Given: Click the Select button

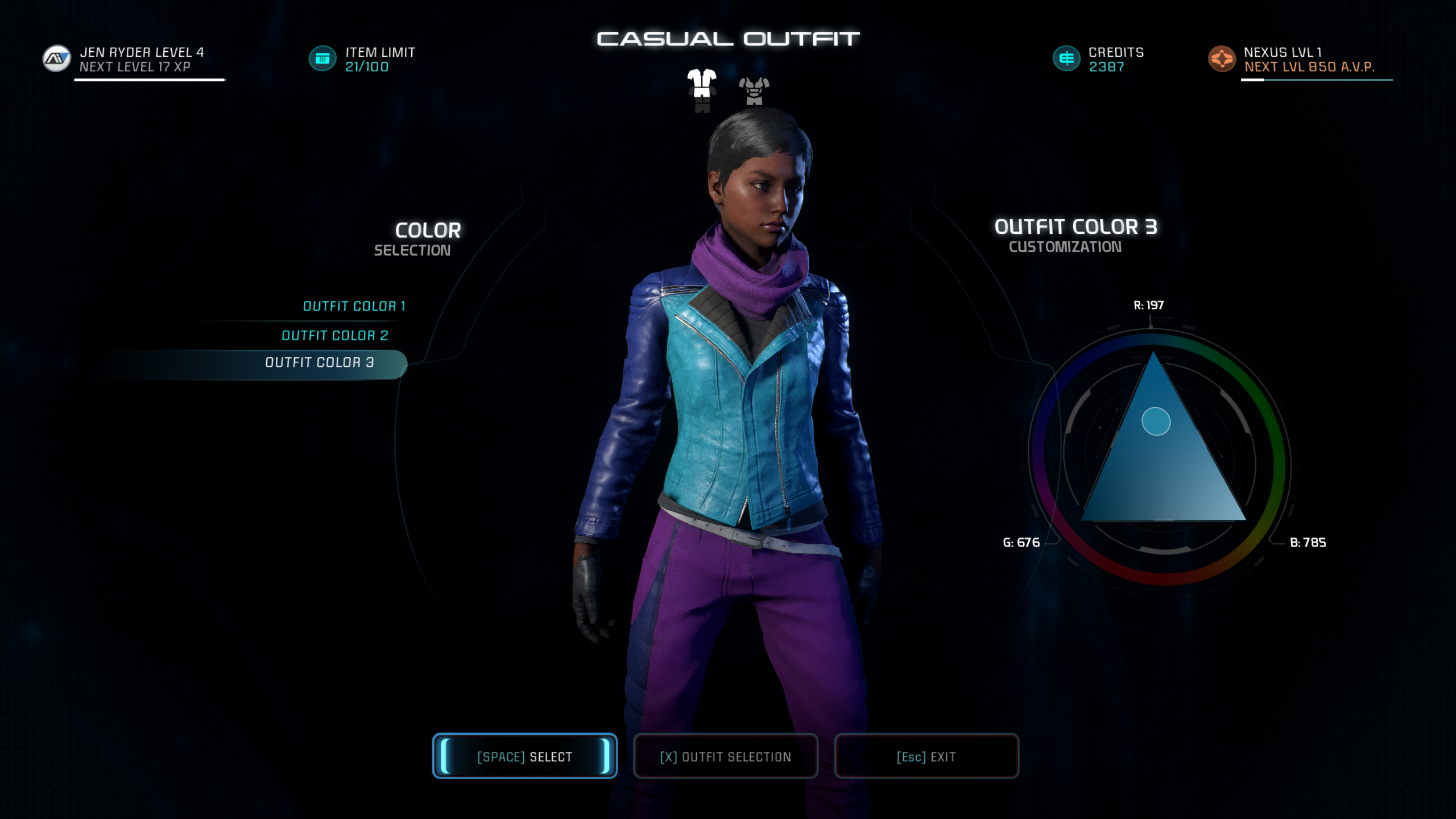Looking at the screenshot, I should (524, 756).
